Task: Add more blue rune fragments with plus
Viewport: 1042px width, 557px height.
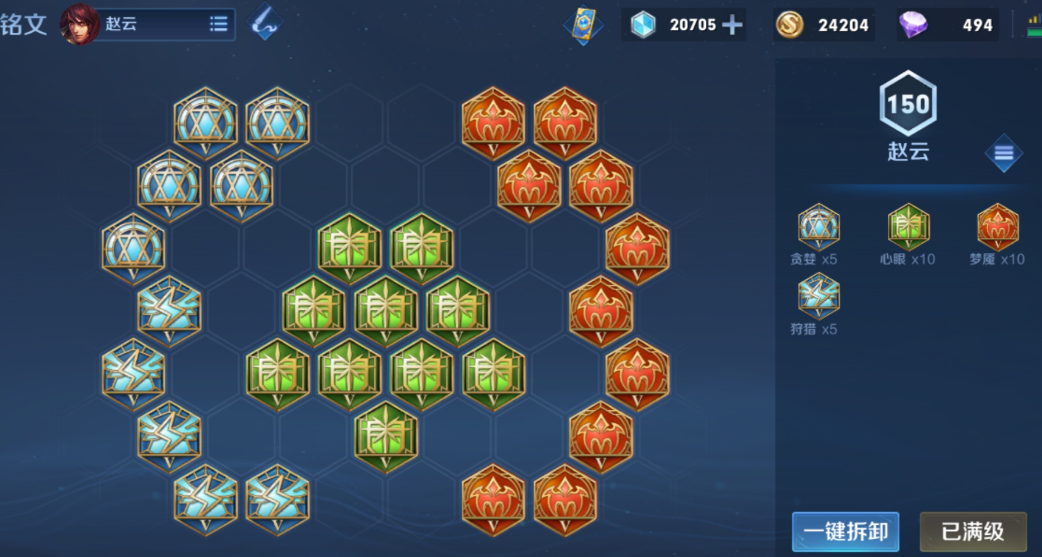Action: tap(733, 25)
